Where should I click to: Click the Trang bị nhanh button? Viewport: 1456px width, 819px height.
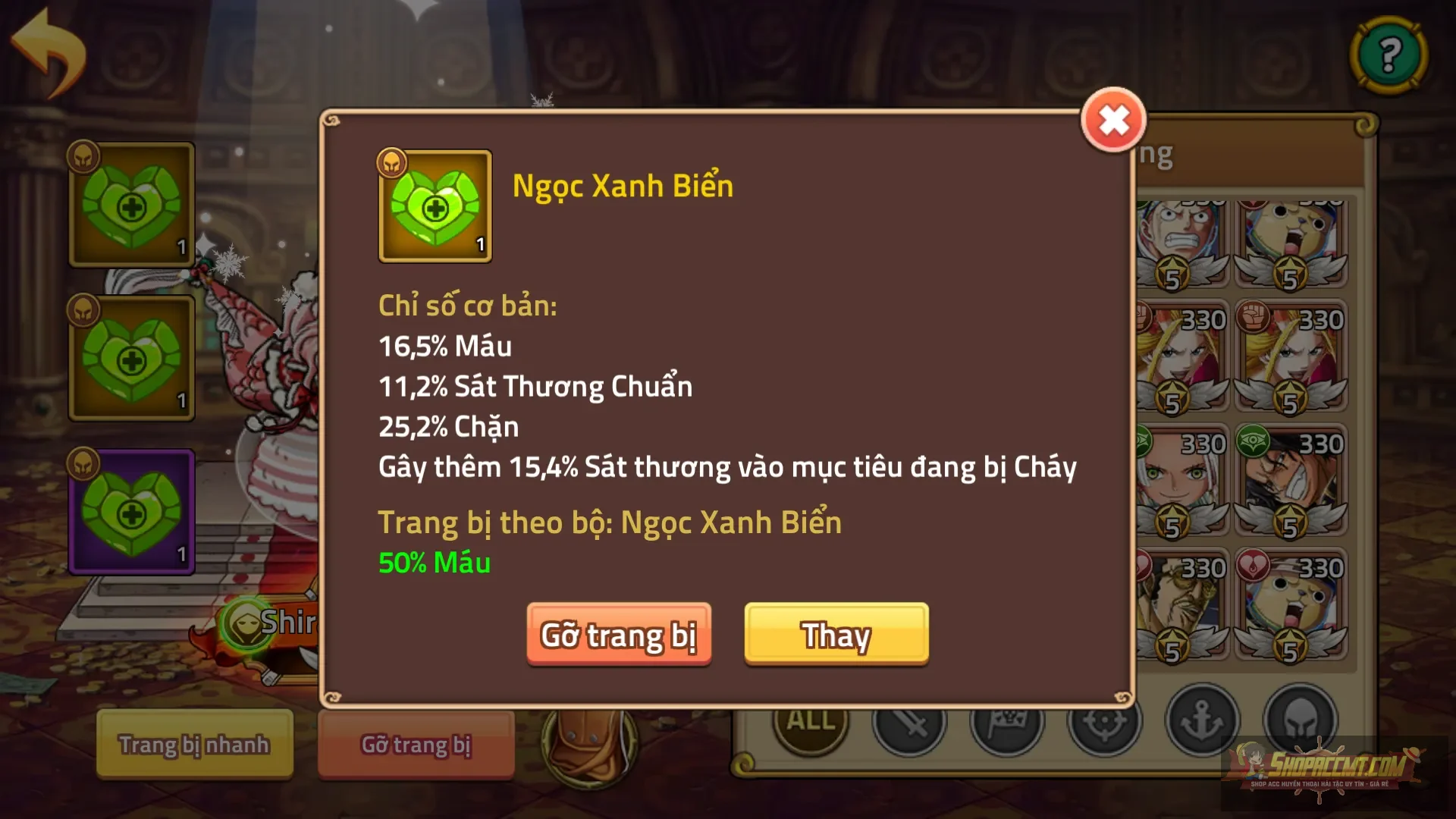(x=194, y=745)
